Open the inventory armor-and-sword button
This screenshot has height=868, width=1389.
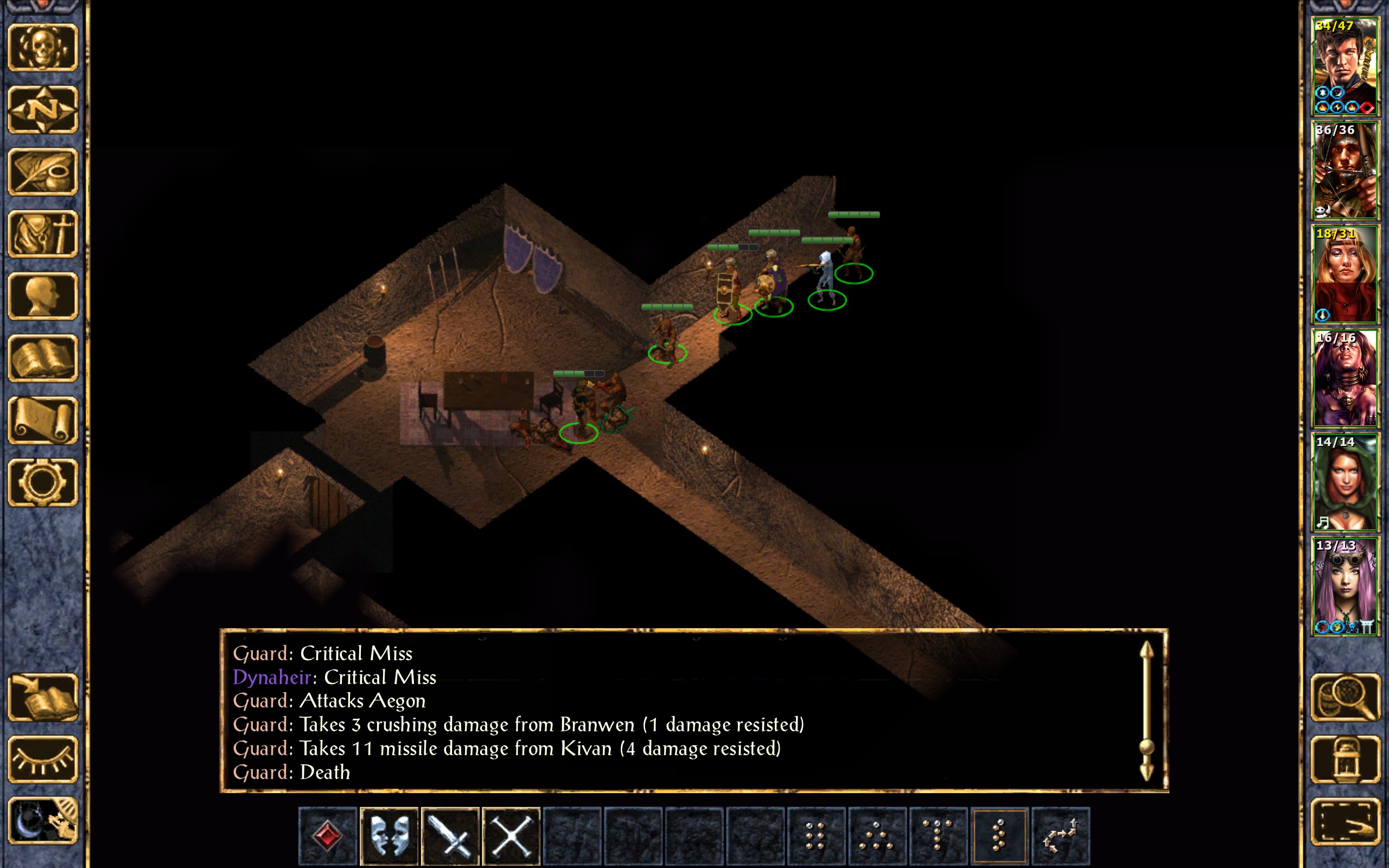(43, 234)
